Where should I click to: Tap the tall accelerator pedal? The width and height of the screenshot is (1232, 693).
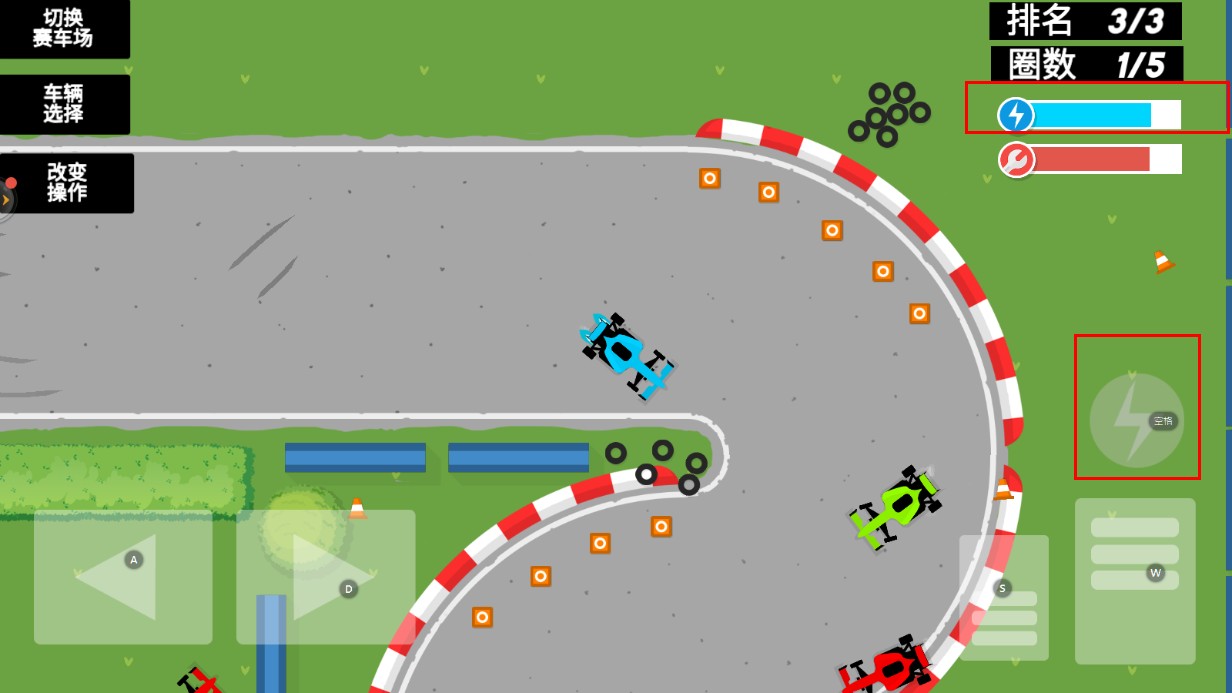click(x=1135, y=580)
